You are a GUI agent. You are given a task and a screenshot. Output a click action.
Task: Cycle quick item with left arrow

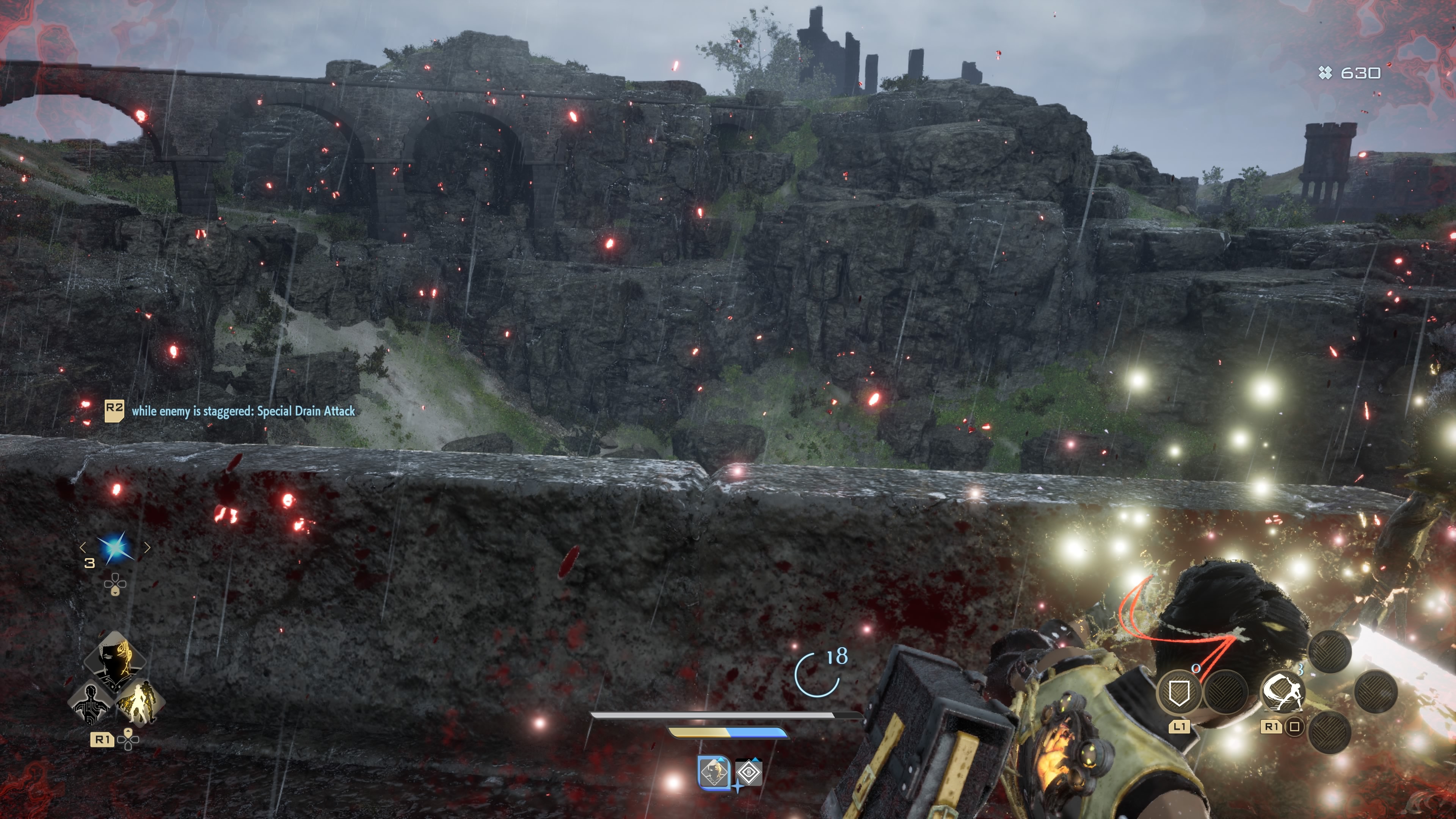pos(83,546)
